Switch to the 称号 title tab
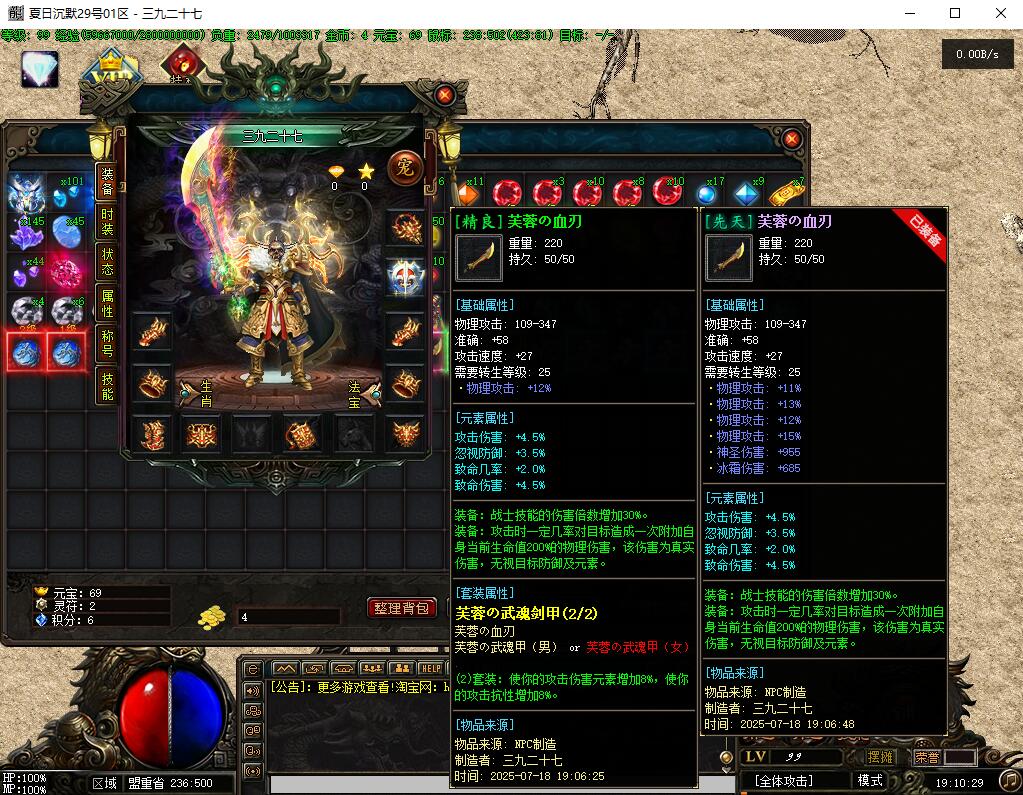1023x795 pixels. pyautogui.click(x=108, y=344)
